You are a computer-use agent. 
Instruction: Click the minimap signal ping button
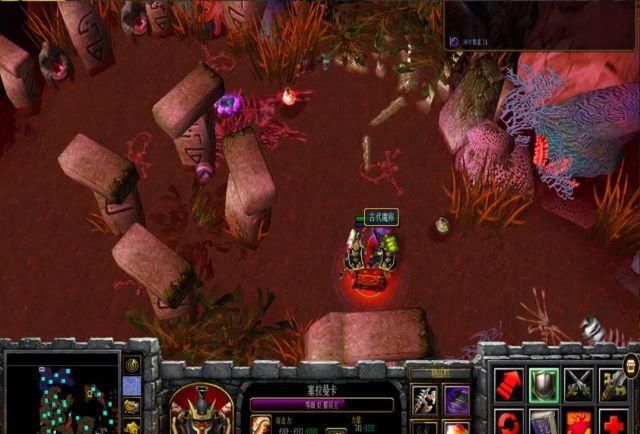(132, 365)
